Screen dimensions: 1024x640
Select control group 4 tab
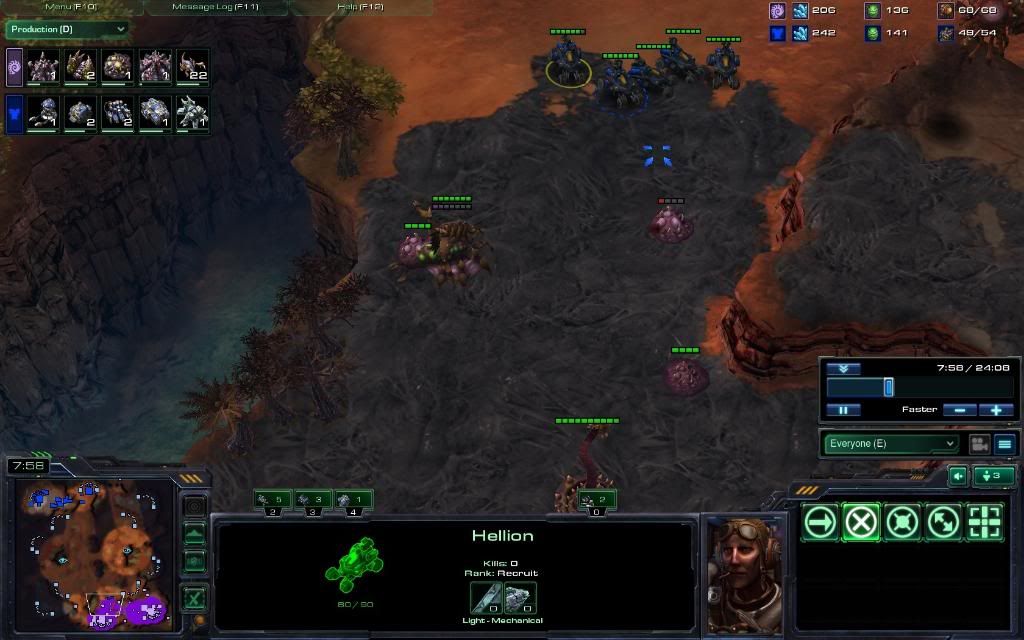(353, 500)
